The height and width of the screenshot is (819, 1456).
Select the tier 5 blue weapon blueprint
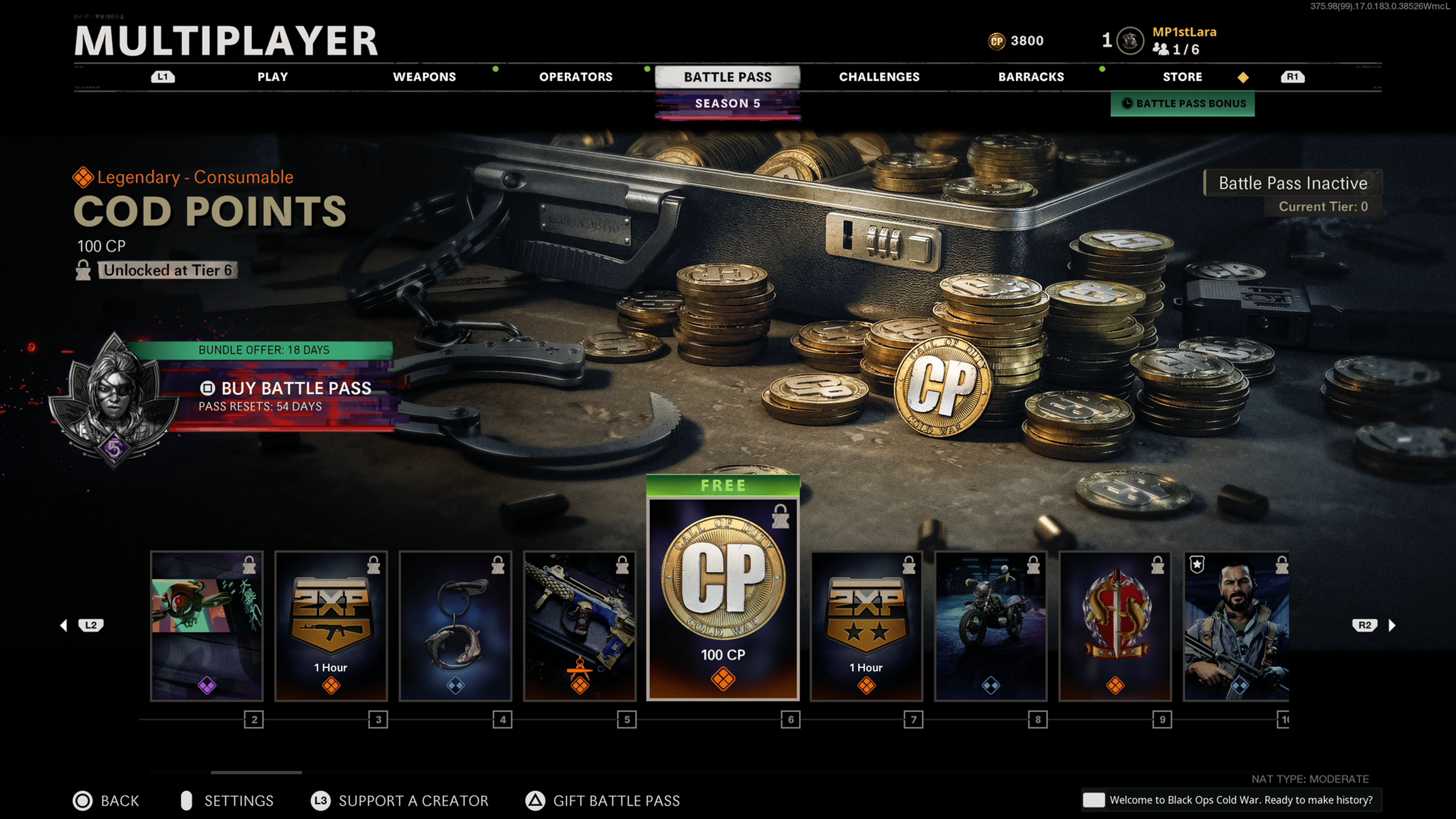click(580, 626)
